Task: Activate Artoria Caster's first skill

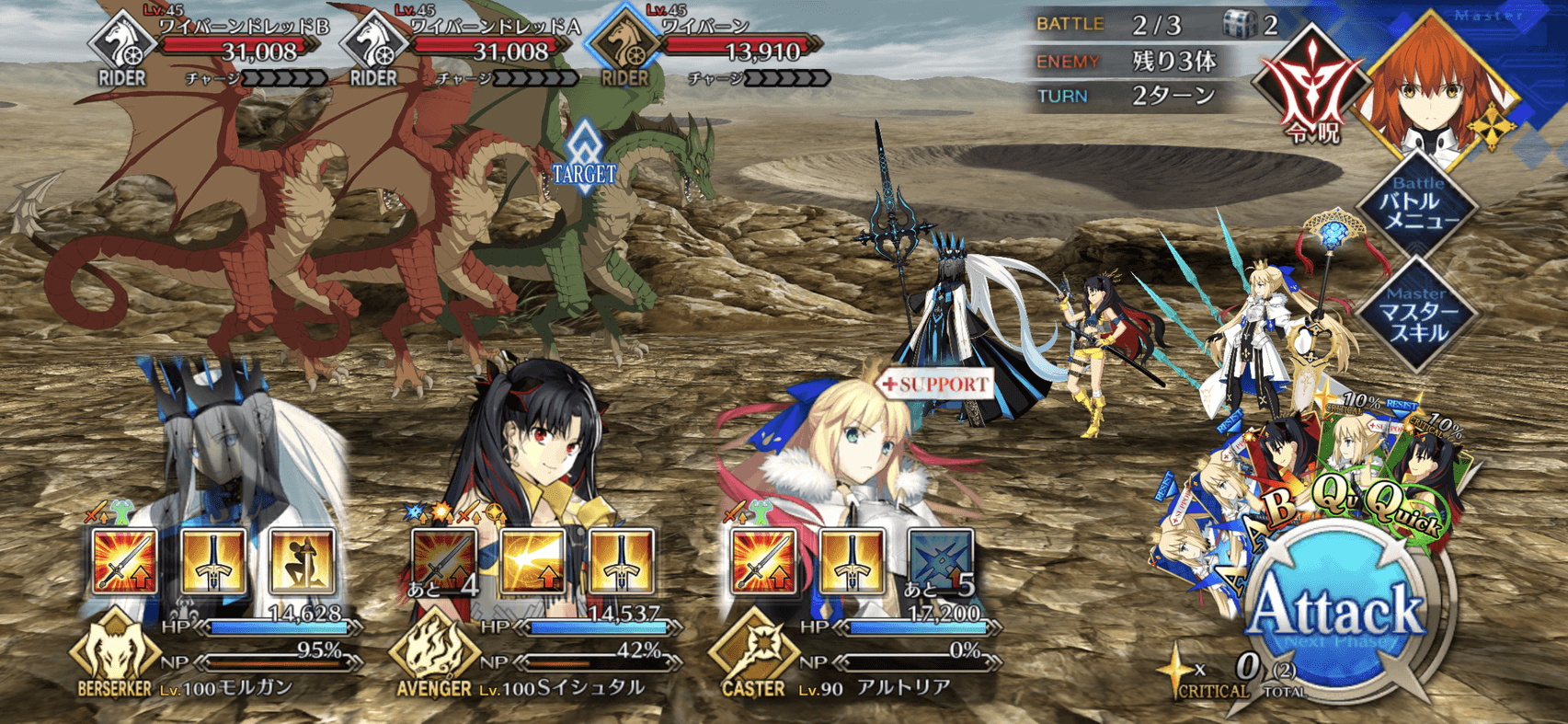Action: (762, 560)
